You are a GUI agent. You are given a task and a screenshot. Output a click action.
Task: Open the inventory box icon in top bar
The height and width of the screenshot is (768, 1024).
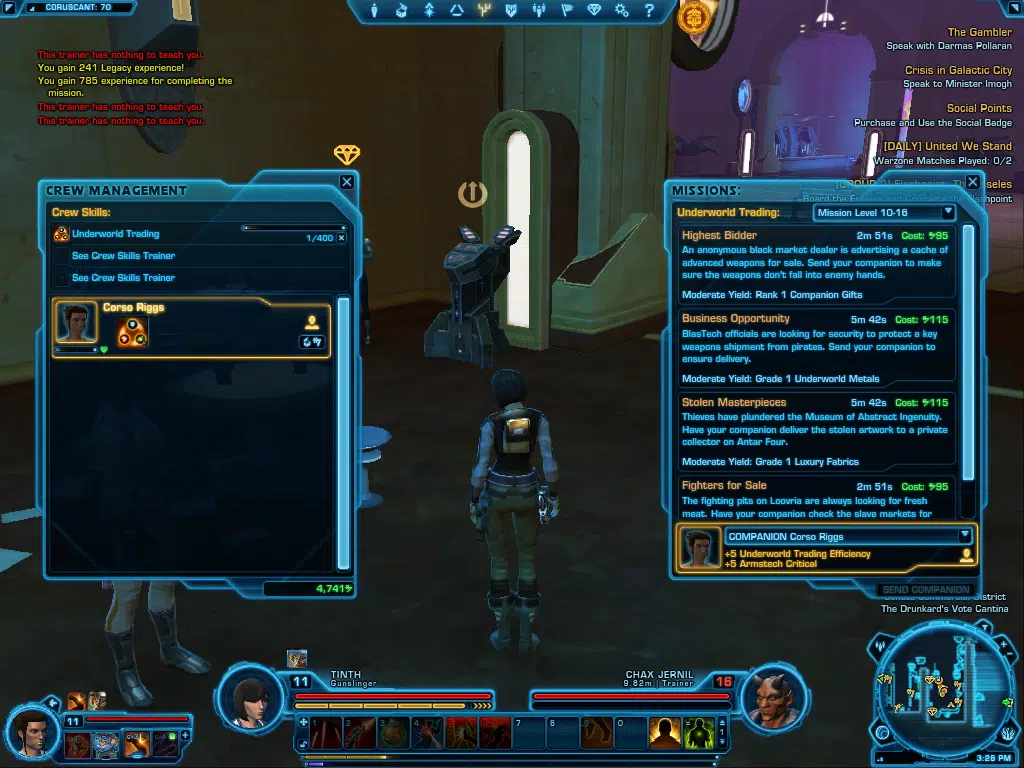pyautogui.click(x=402, y=11)
